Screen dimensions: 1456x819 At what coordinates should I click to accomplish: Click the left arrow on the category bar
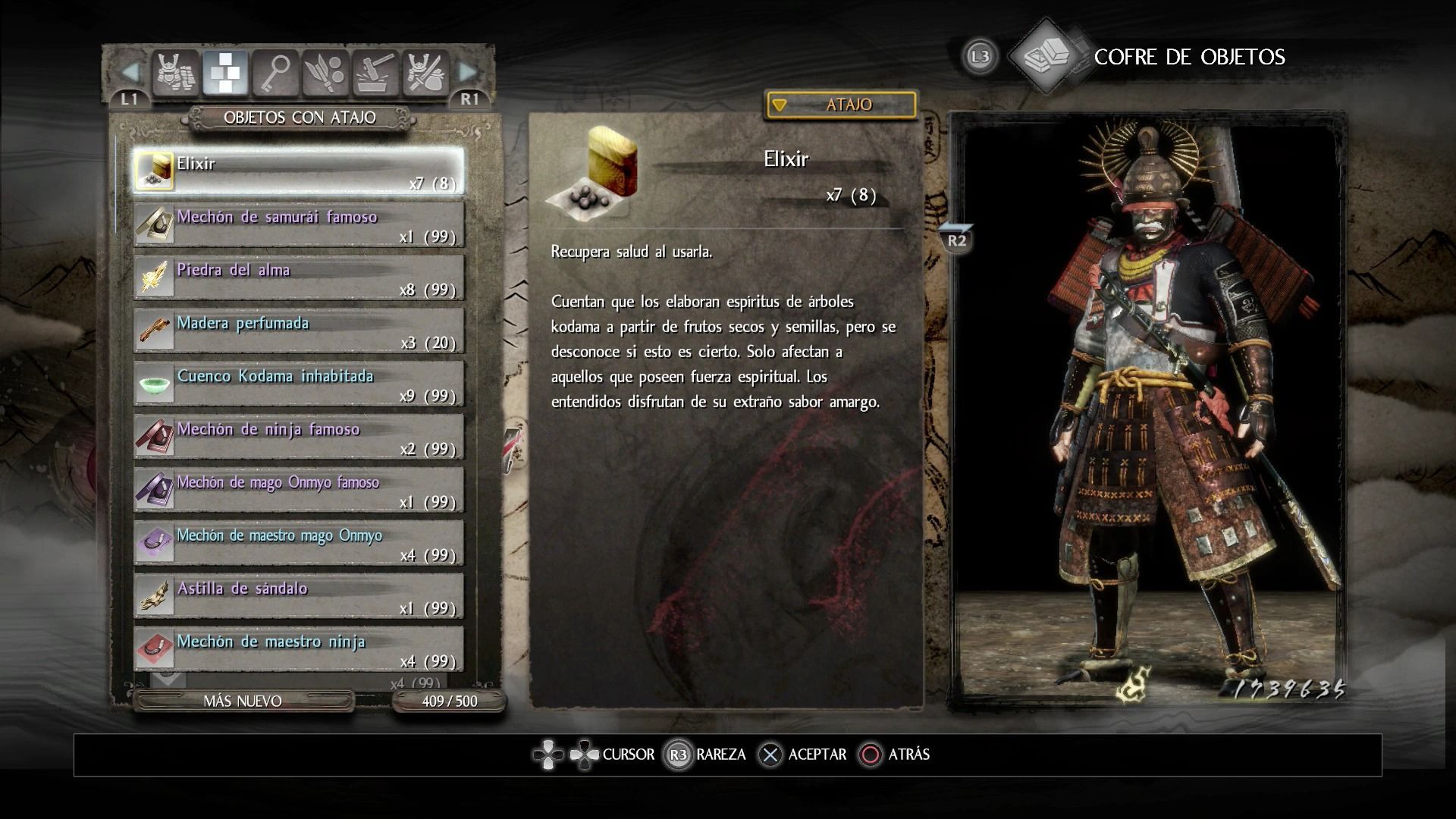[130, 73]
